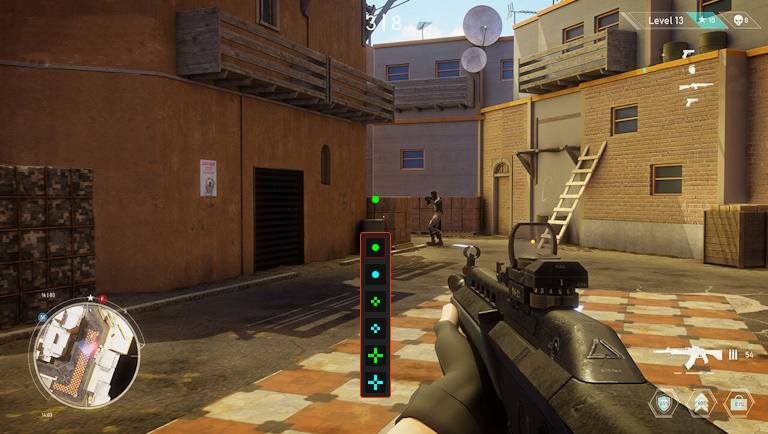
Task: Choose the large green plus crosshair
Action: [375, 354]
